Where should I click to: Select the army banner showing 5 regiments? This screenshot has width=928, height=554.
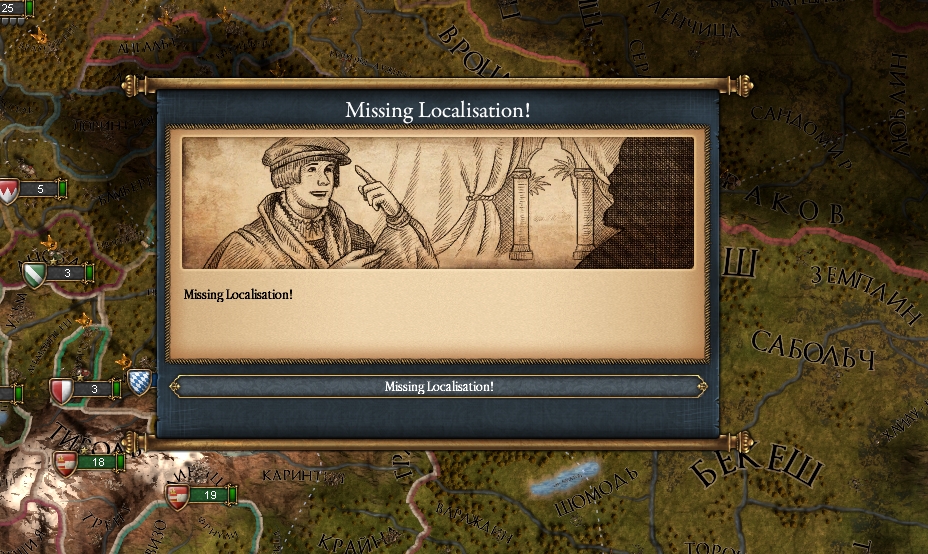(40, 189)
